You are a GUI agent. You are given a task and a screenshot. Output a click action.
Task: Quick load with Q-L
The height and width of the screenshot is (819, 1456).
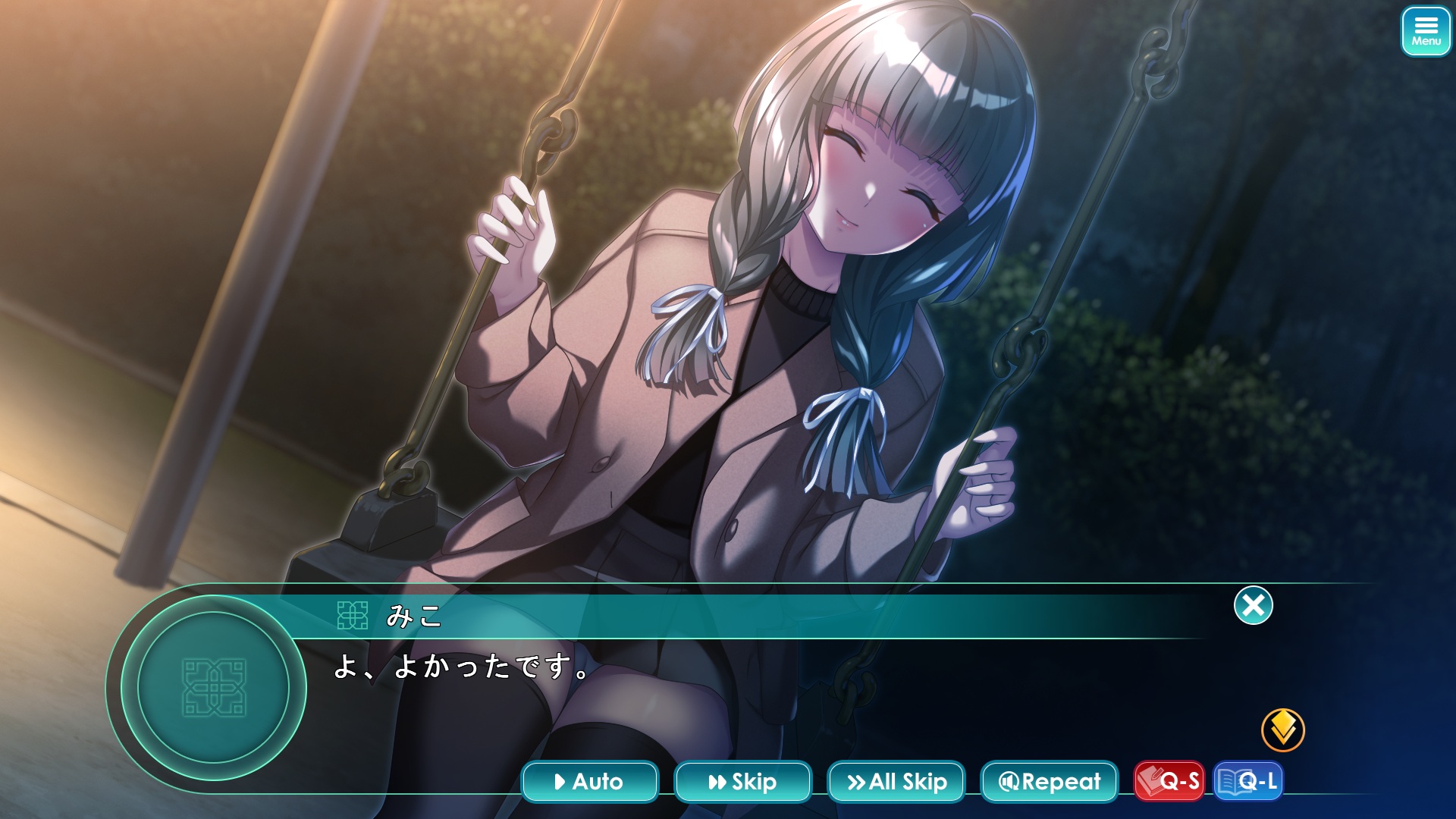1248,781
